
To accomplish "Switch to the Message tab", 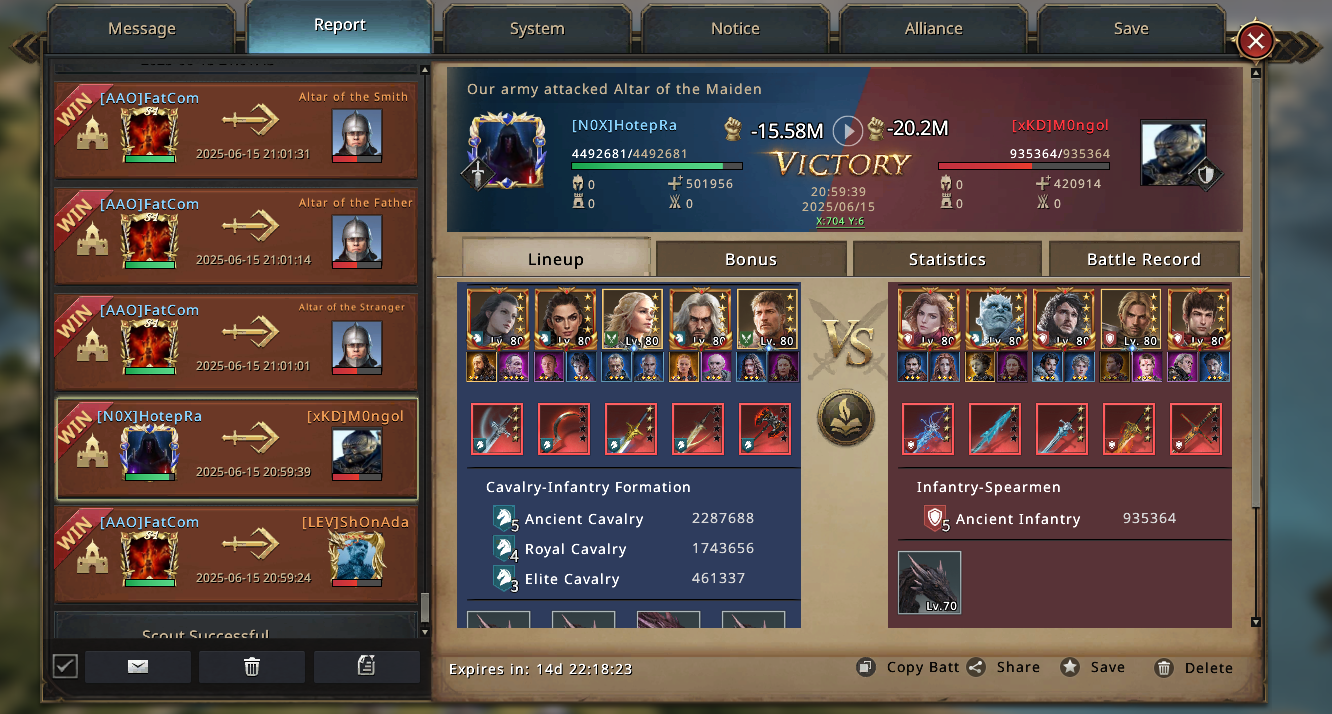I will coord(141,29).
